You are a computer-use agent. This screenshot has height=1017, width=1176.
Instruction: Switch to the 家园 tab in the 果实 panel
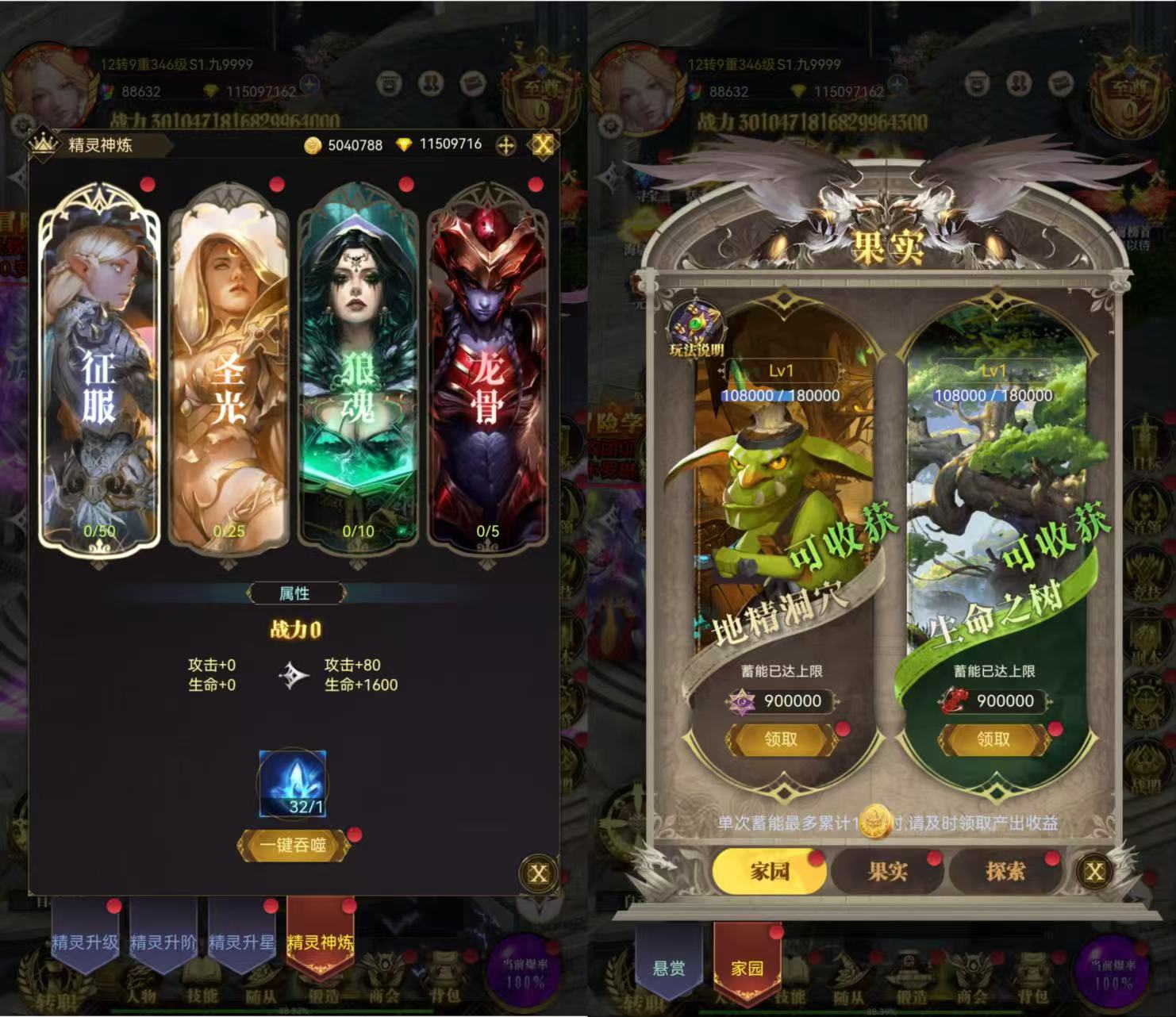pos(769,871)
